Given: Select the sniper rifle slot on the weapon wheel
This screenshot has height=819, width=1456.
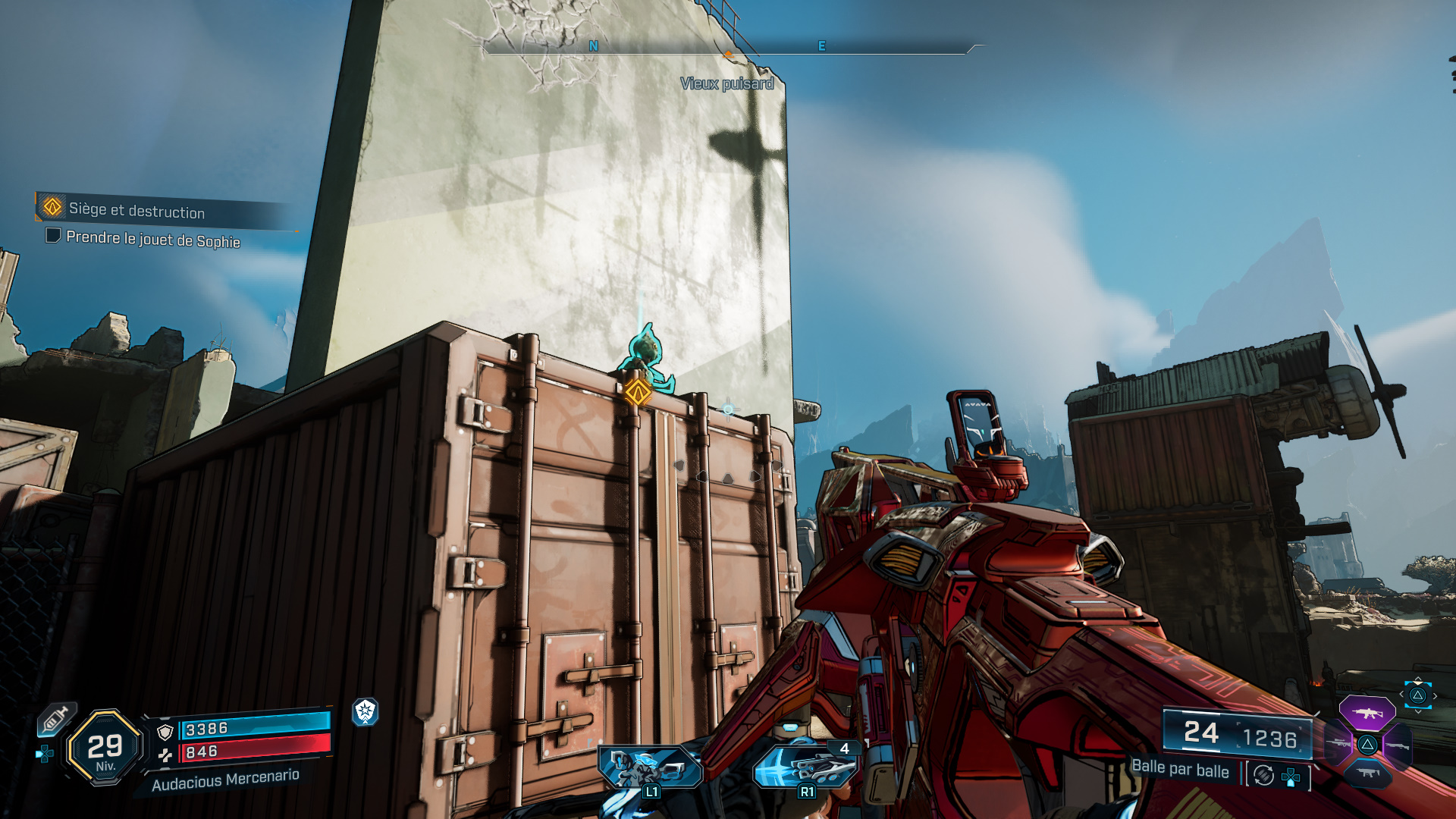Looking at the screenshot, I should pos(1338,743).
